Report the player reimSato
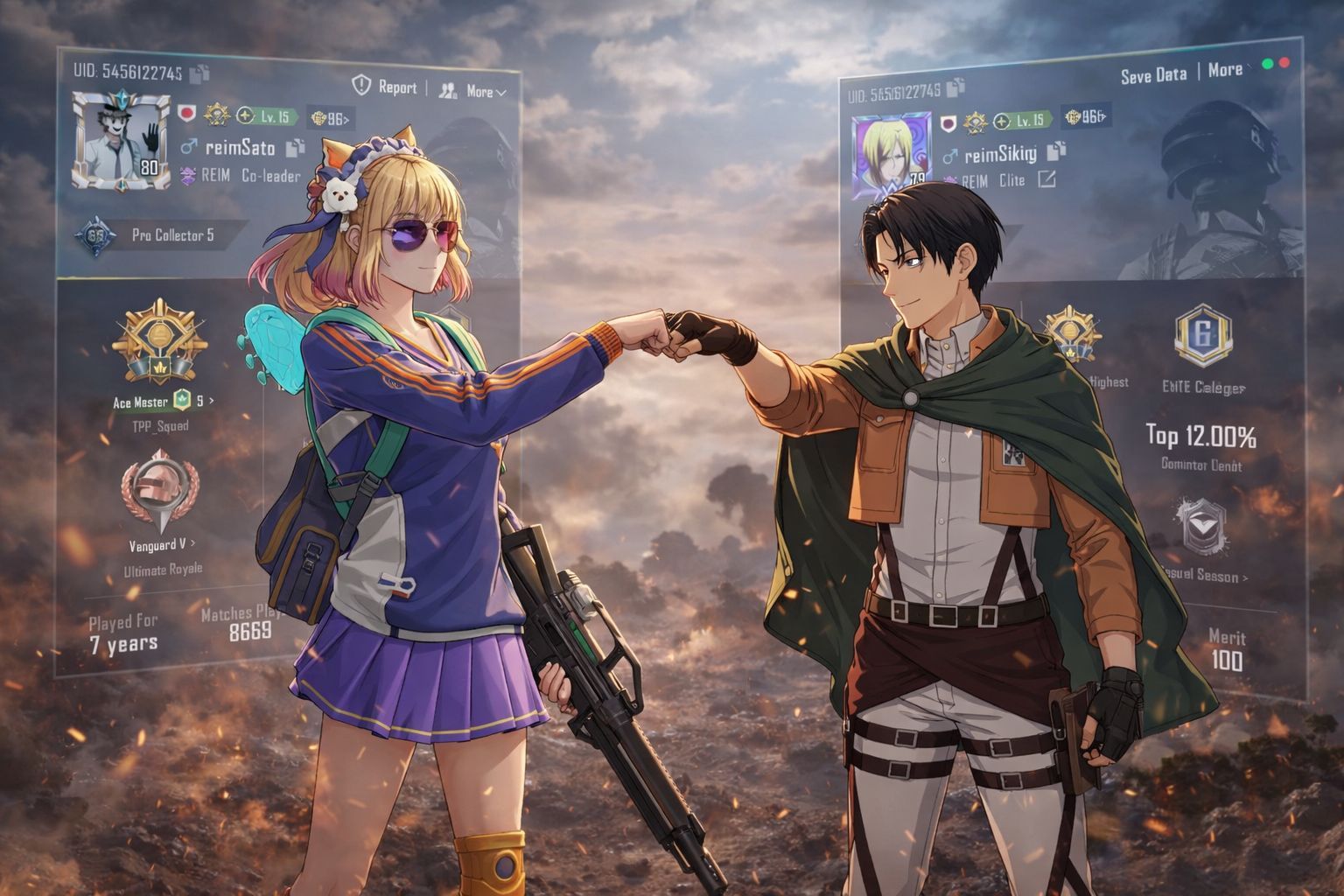Screen dimensions: 1344x896 click(385, 87)
